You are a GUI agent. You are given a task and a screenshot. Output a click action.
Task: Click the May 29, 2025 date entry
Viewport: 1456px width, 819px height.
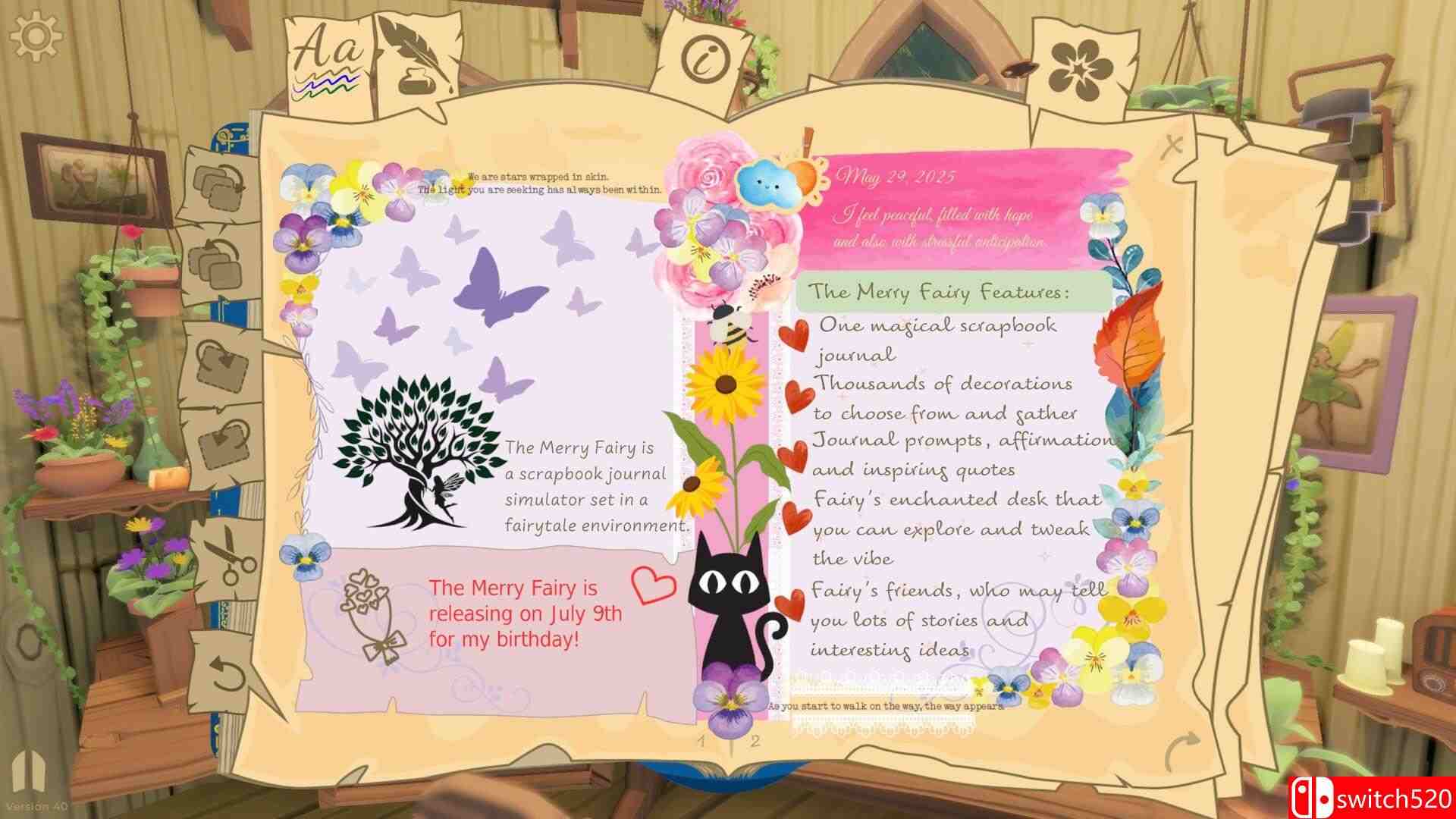point(895,176)
